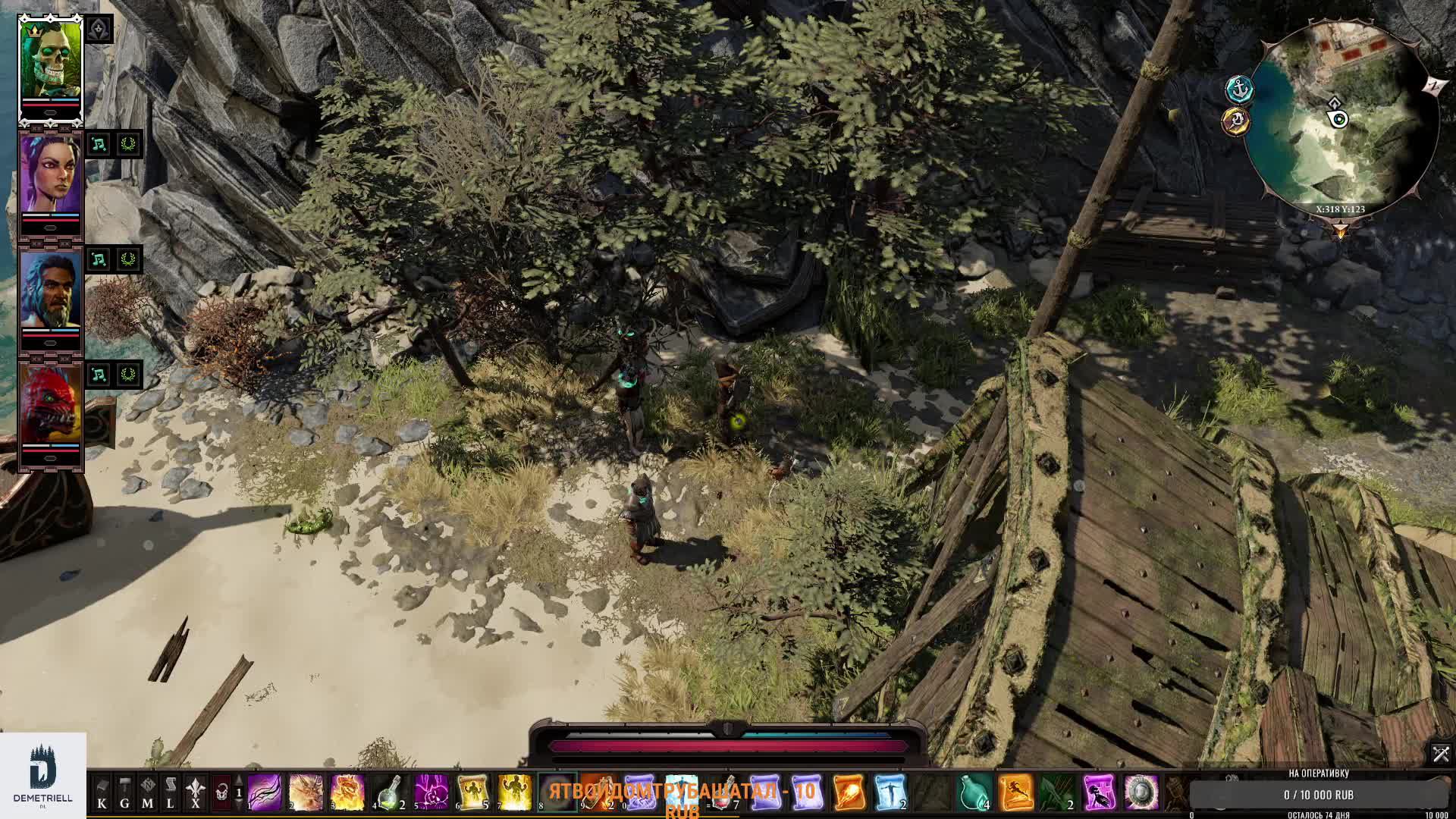Cast the purple skull skill in slot 5
Viewport: 1456px width, 819px height.
click(x=431, y=793)
